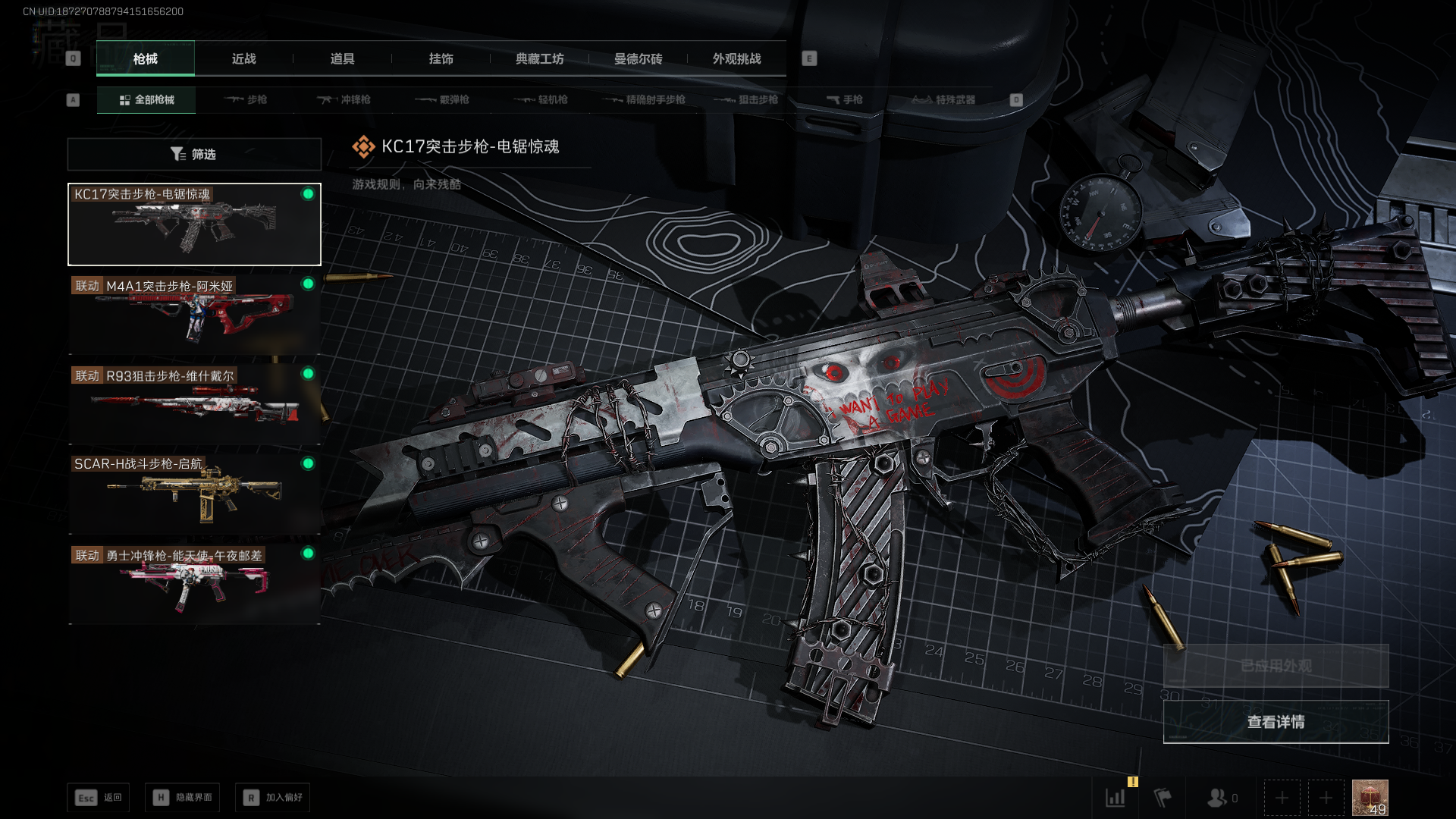Select the M4A1 阿米娅 skin
Image resolution: width=1456 pixels, height=819 pixels.
click(x=194, y=315)
